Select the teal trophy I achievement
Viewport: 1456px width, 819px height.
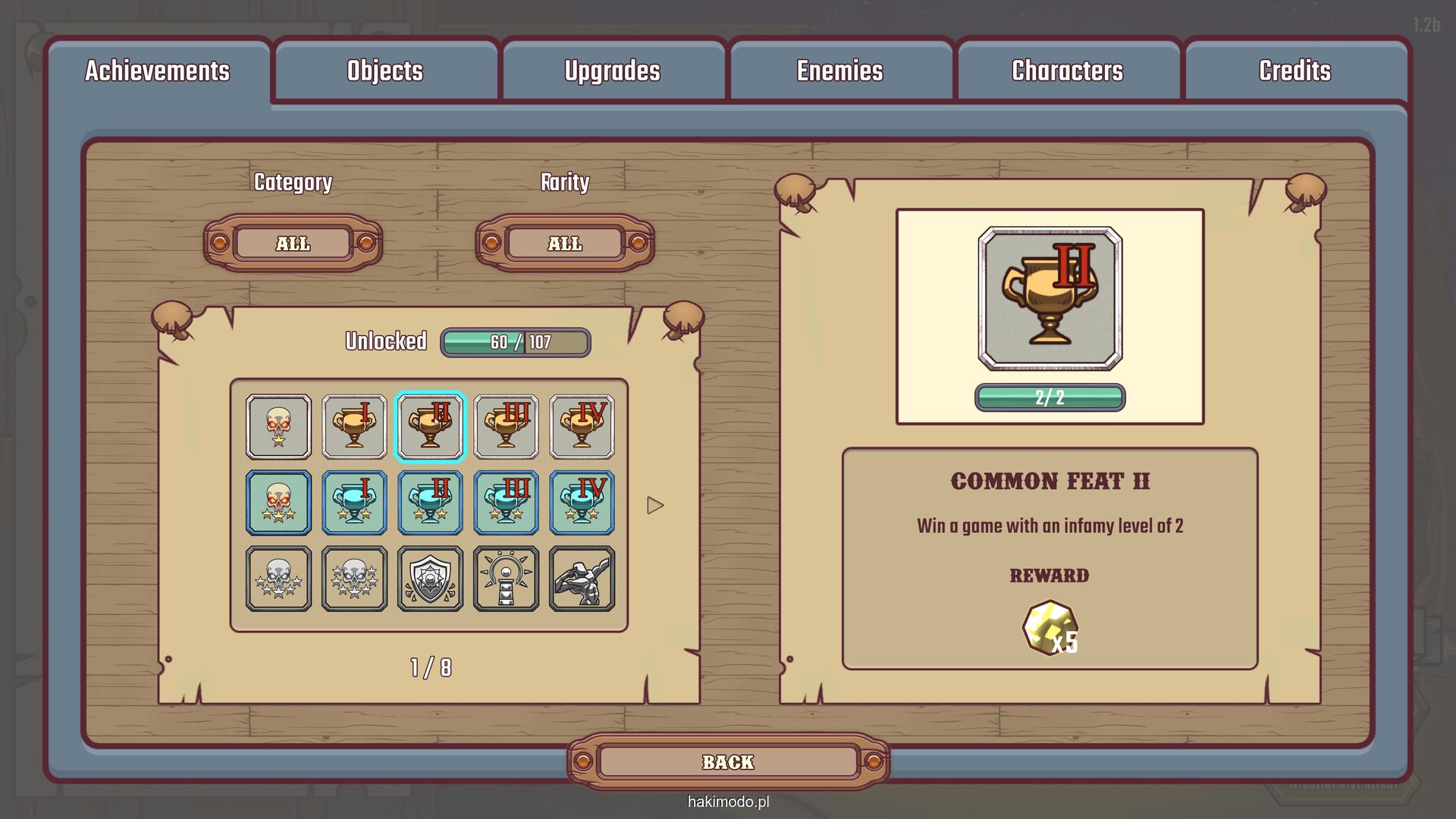coord(354,503)
